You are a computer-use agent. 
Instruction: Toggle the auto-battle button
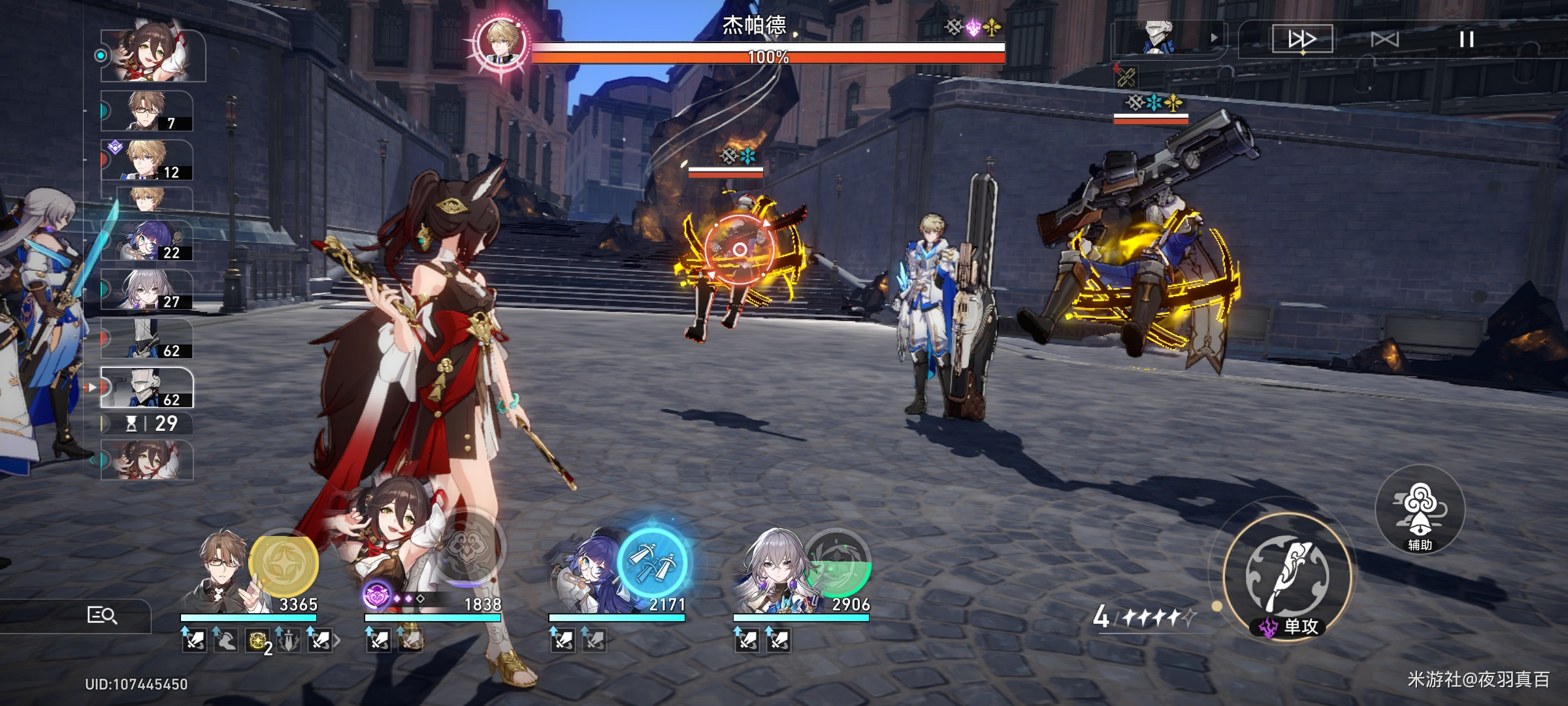(1384, 39)
